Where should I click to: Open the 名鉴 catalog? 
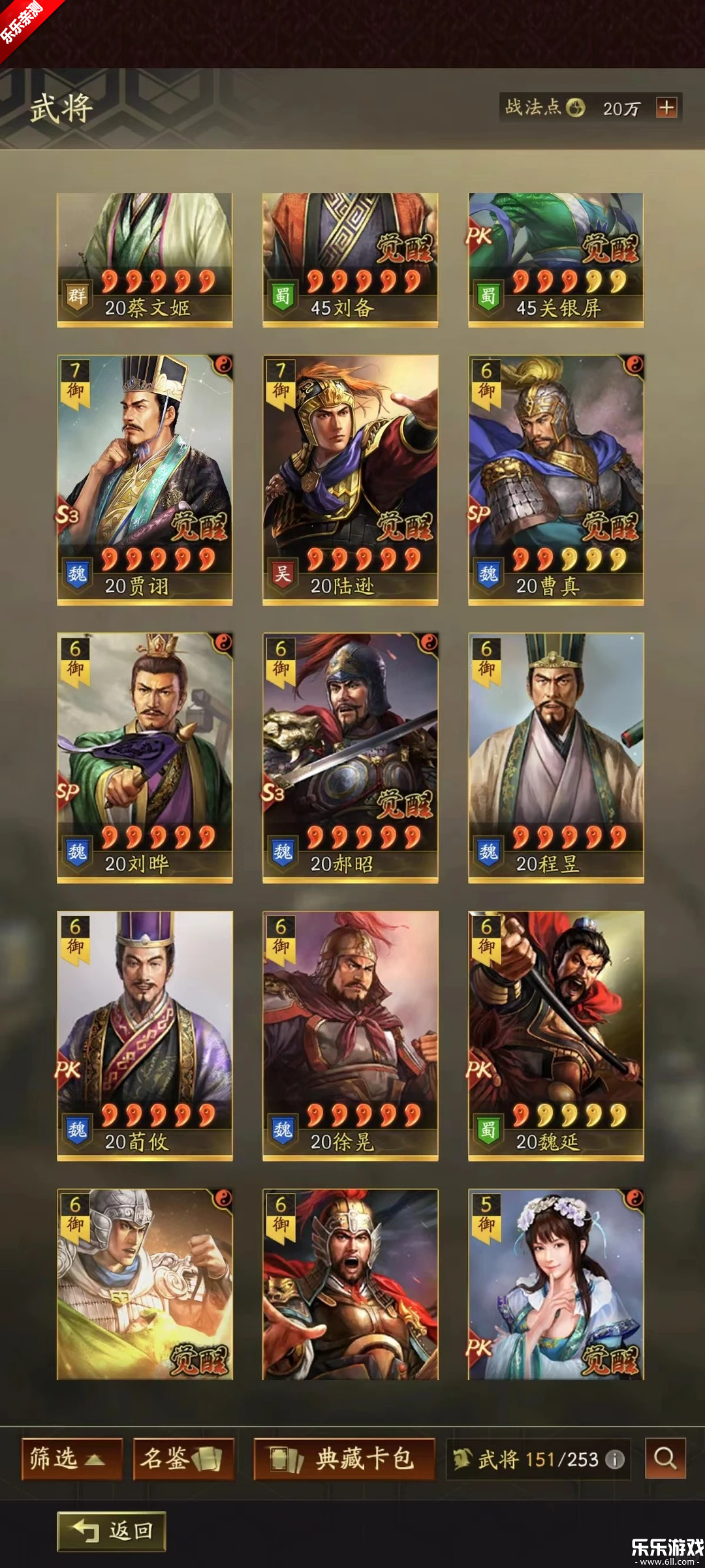(183, 1458)
